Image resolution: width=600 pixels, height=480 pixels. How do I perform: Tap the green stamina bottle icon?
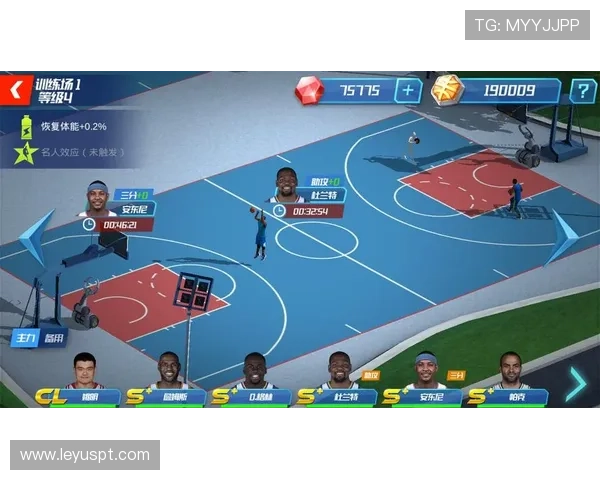point(27,126)
